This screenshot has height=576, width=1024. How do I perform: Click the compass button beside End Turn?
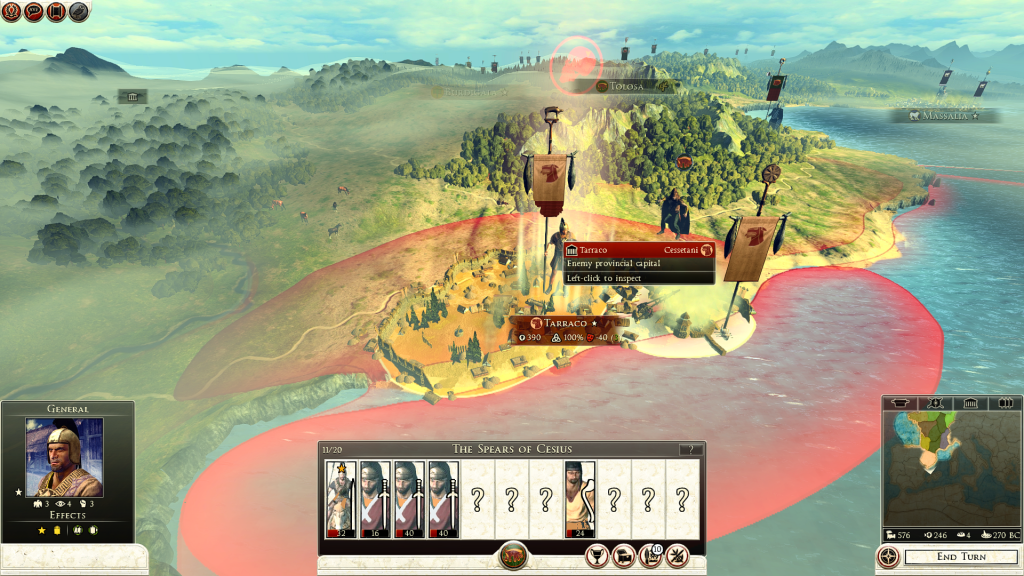pos(888,557)
